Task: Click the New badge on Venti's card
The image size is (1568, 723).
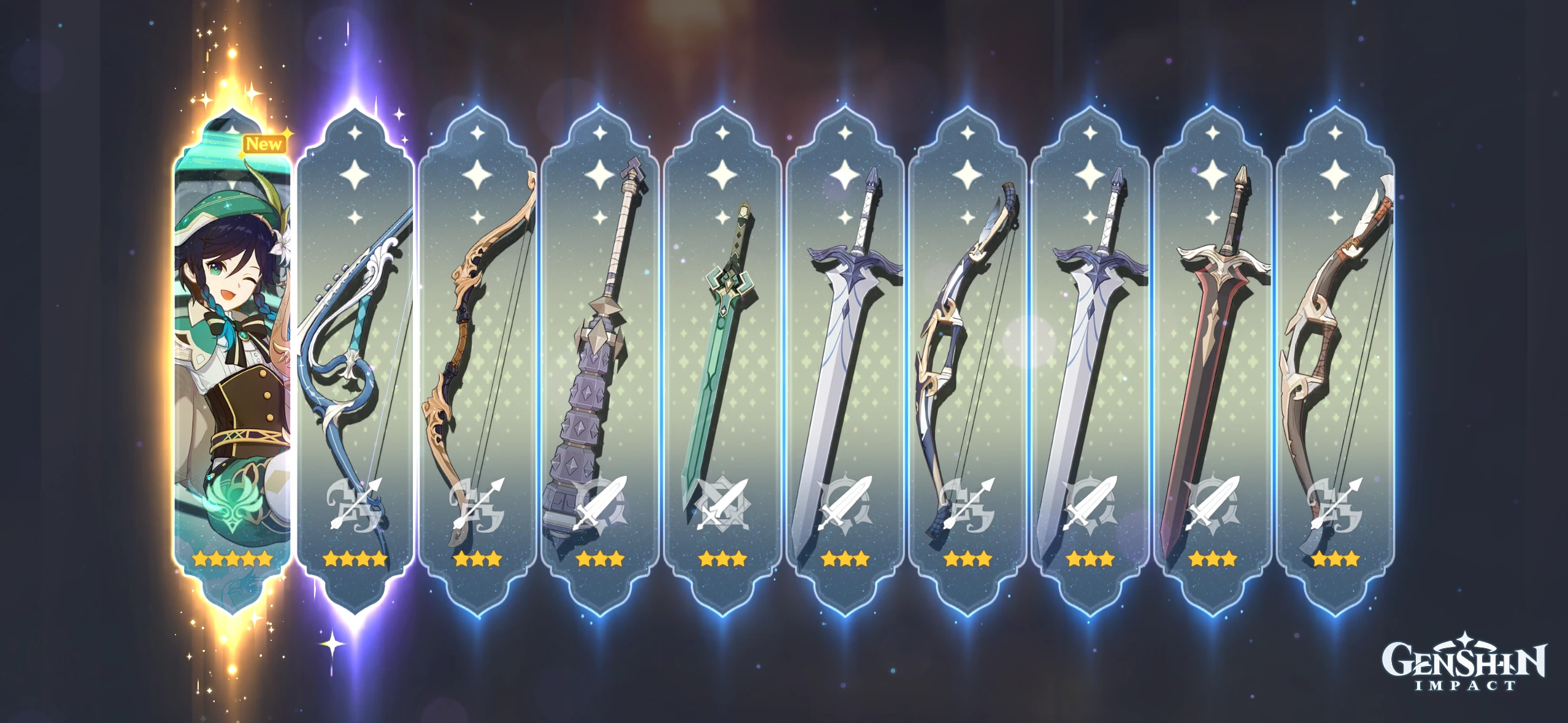Action: pyautogui.click(x=264, y=143)
